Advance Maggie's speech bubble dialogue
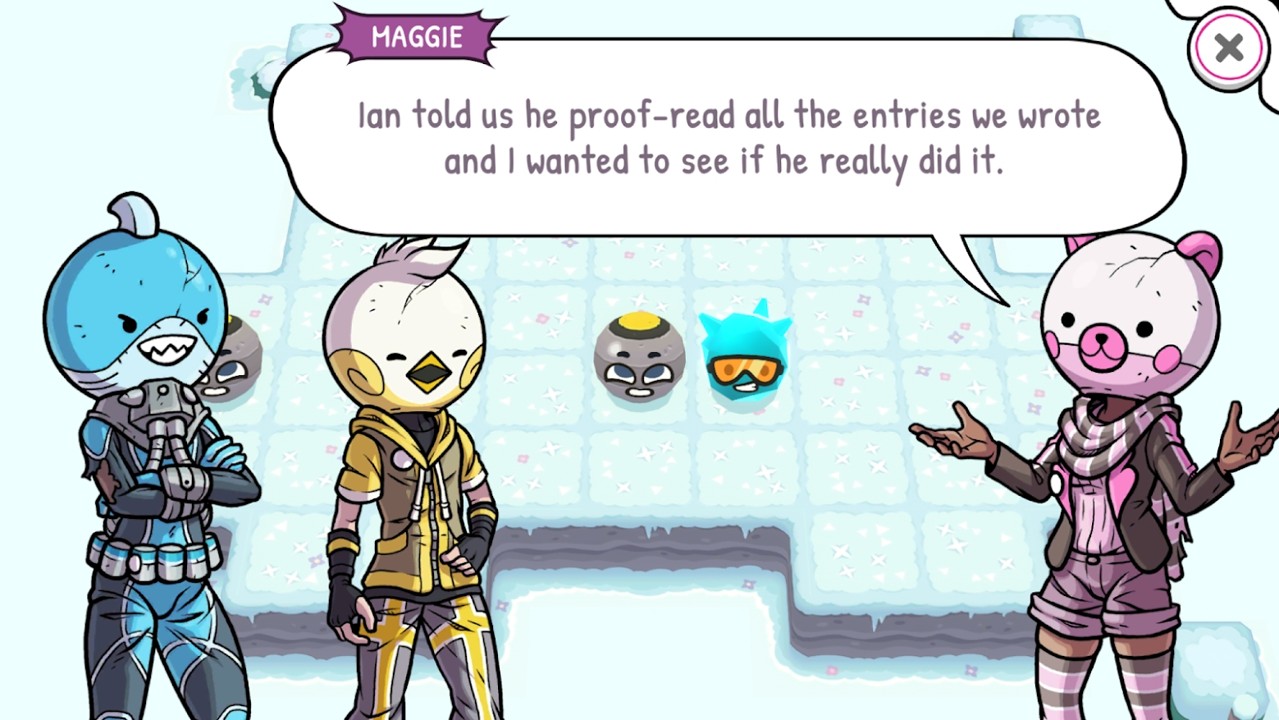 pyautogui.click(x=727, y=138)
